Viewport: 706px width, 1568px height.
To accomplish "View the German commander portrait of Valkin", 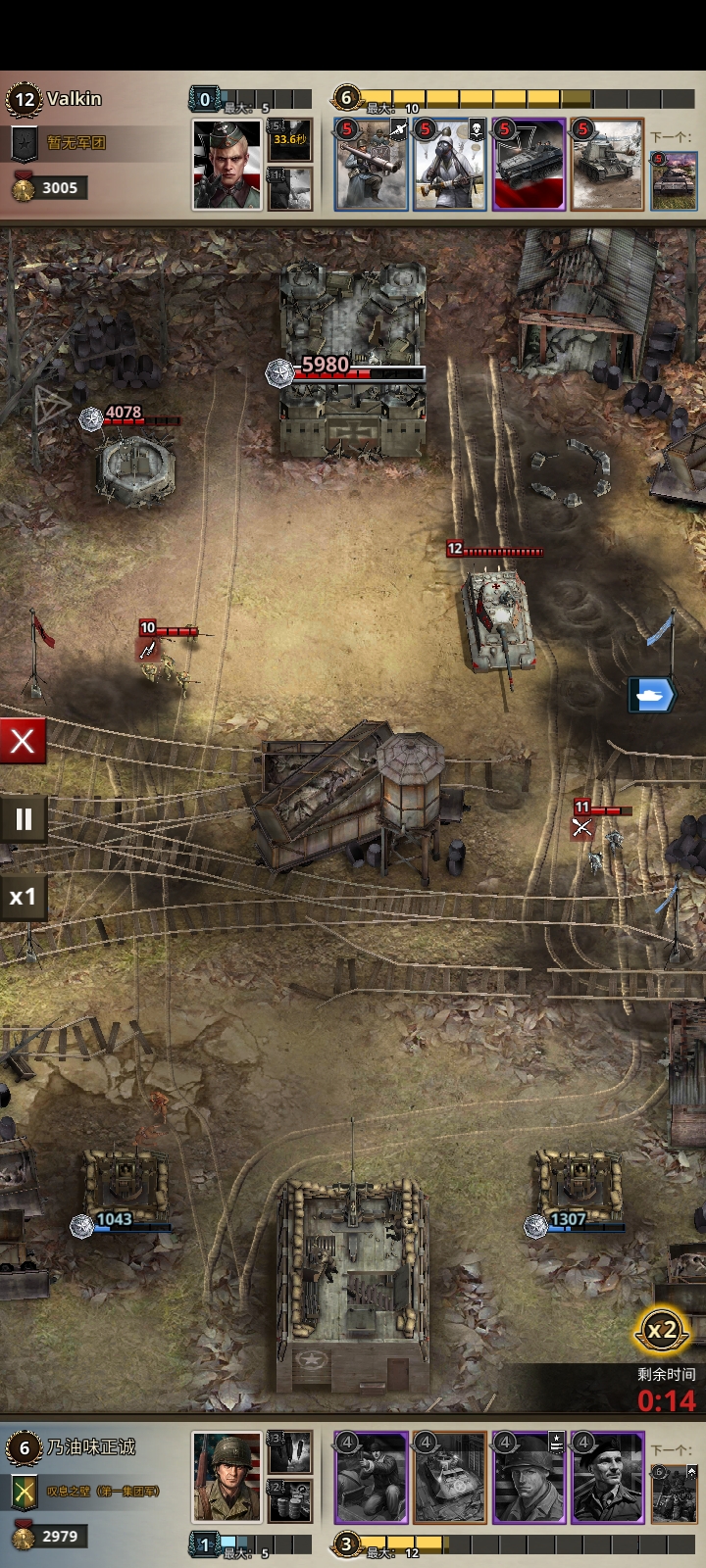I will (x=227, y=165).
